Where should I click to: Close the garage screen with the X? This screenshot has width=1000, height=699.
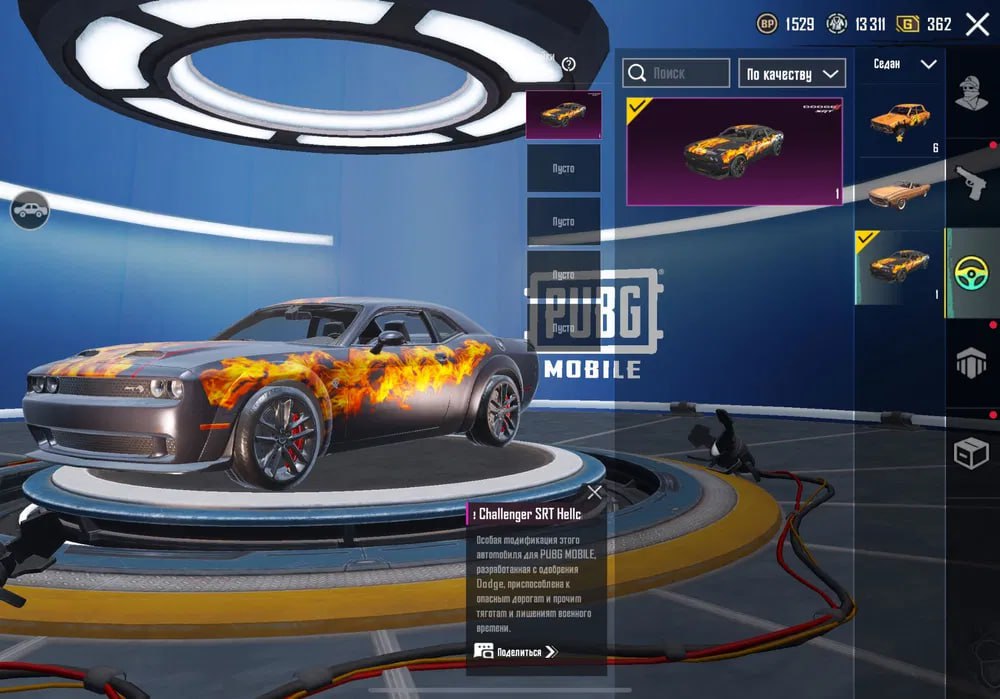click(x=977, y=24)
